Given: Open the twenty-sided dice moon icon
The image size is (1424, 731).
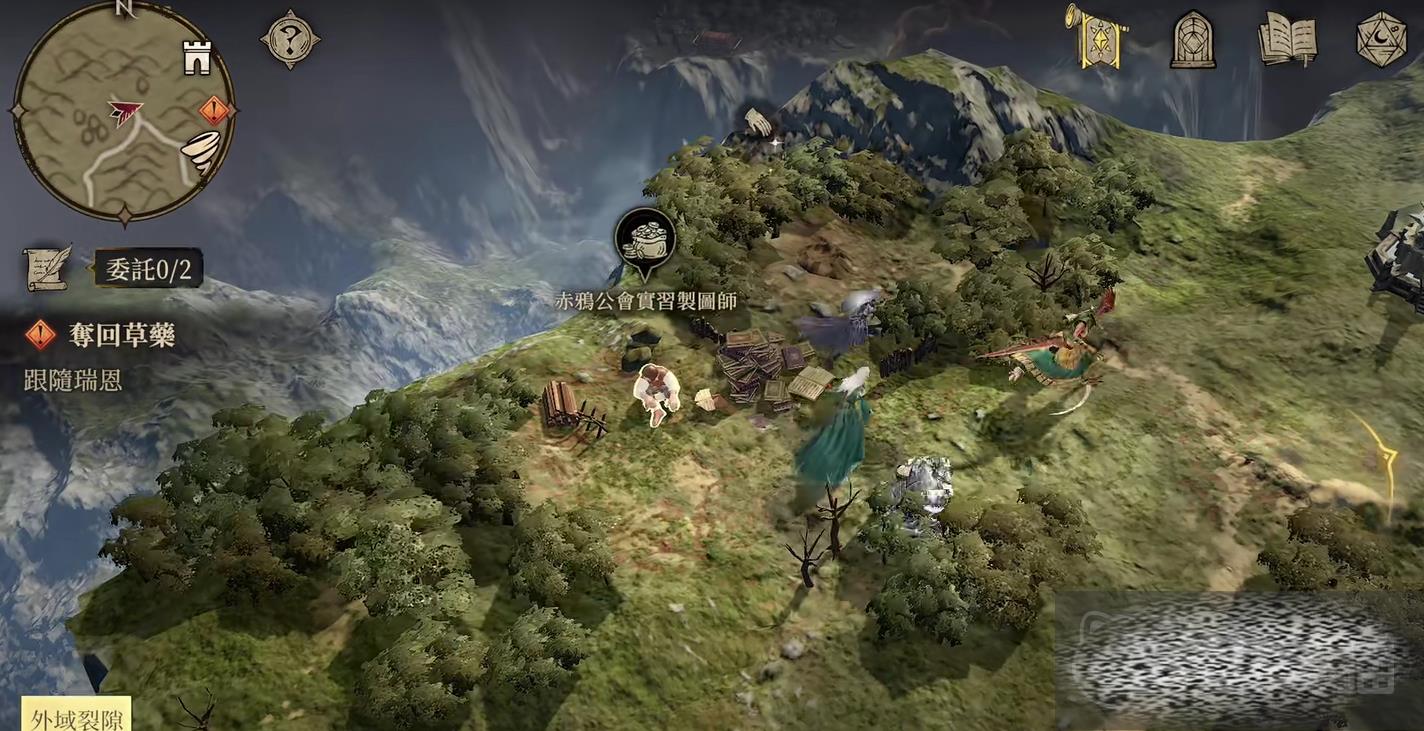Looking at the screenshot, I should click(x=1381, y=40).
